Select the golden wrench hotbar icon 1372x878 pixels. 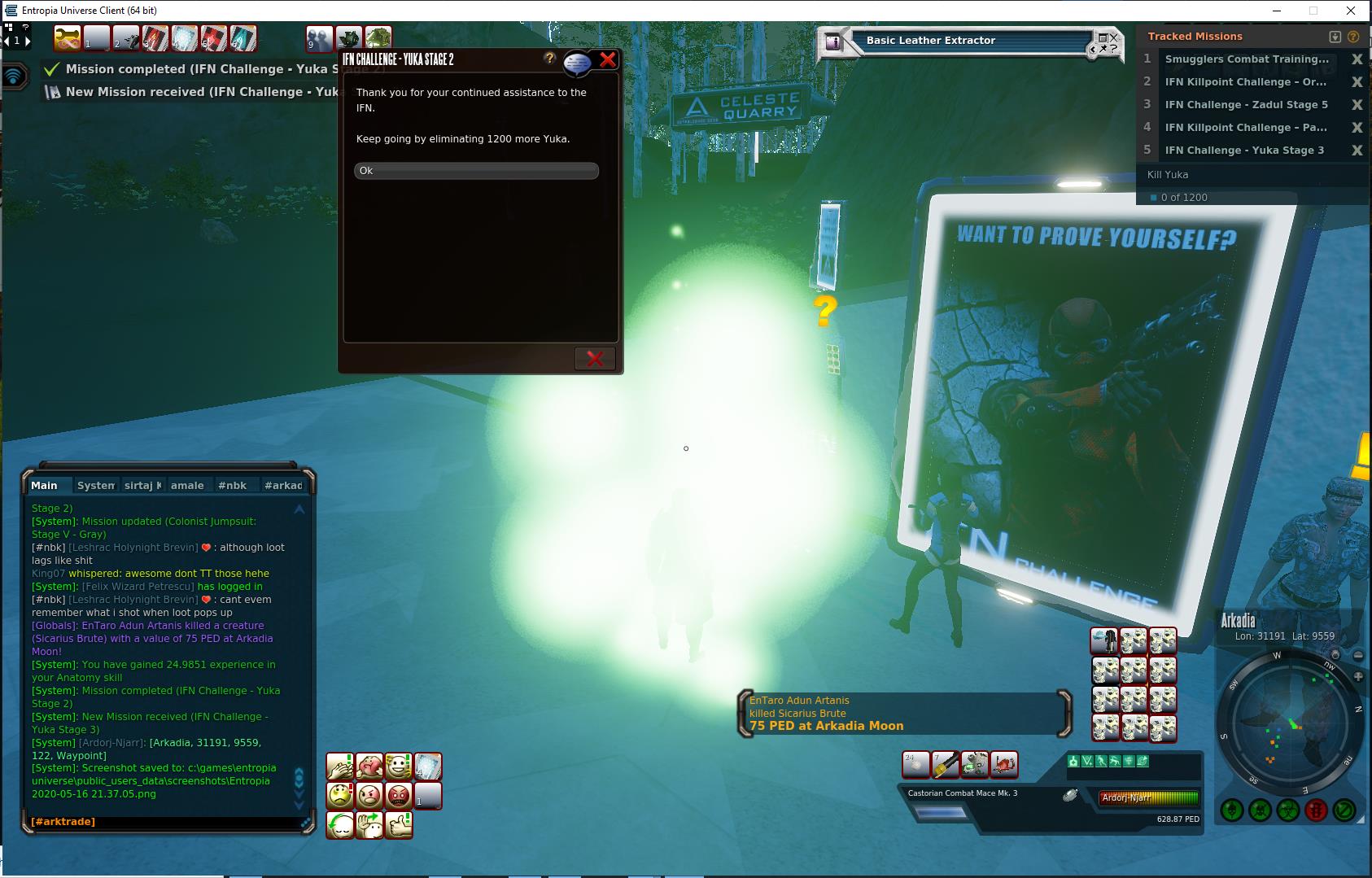(x=68, y=38)
